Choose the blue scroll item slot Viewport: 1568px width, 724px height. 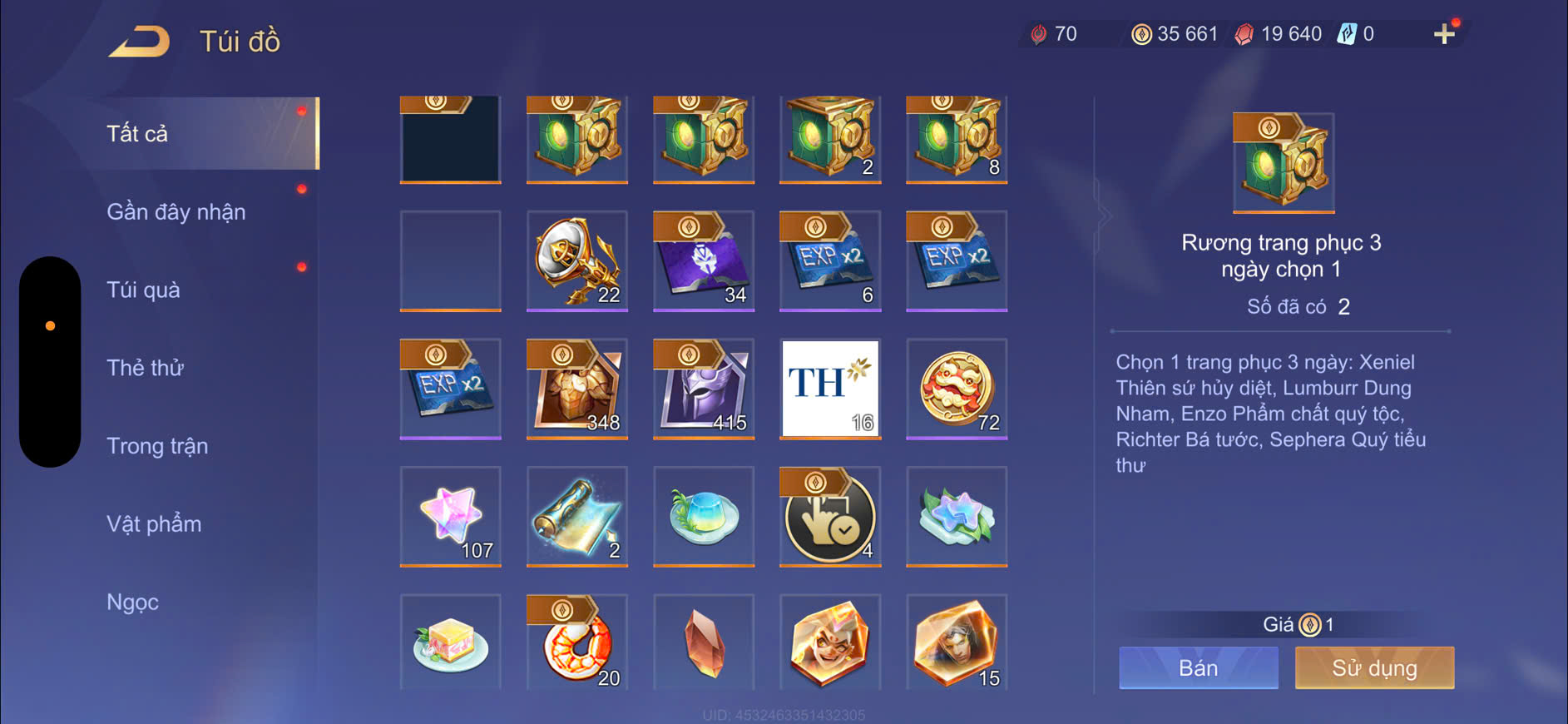[577, 516]
